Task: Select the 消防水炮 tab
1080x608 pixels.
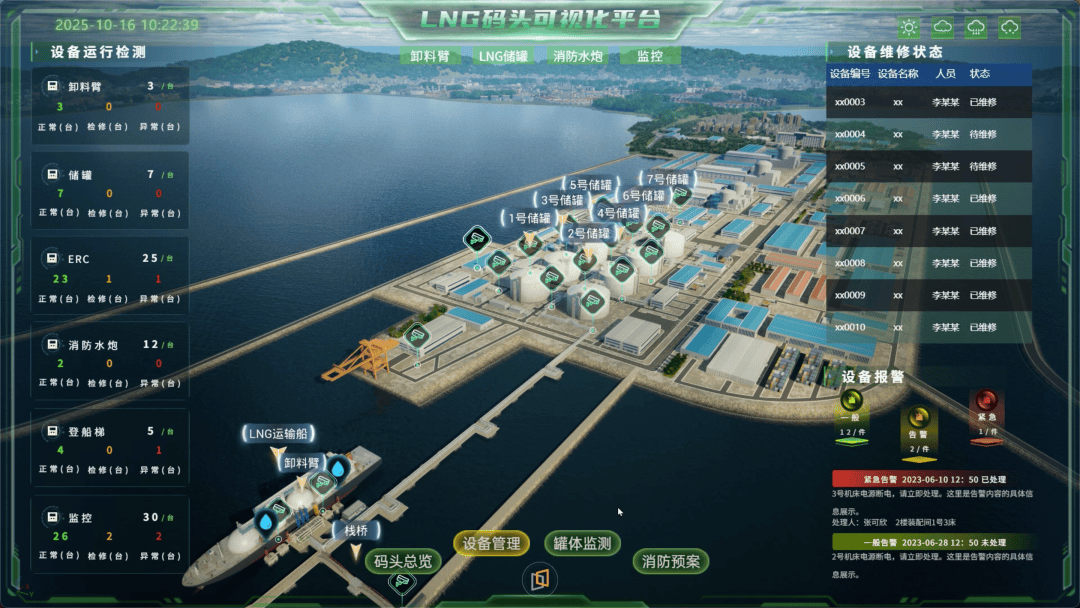Action: (x=578, y=56)
